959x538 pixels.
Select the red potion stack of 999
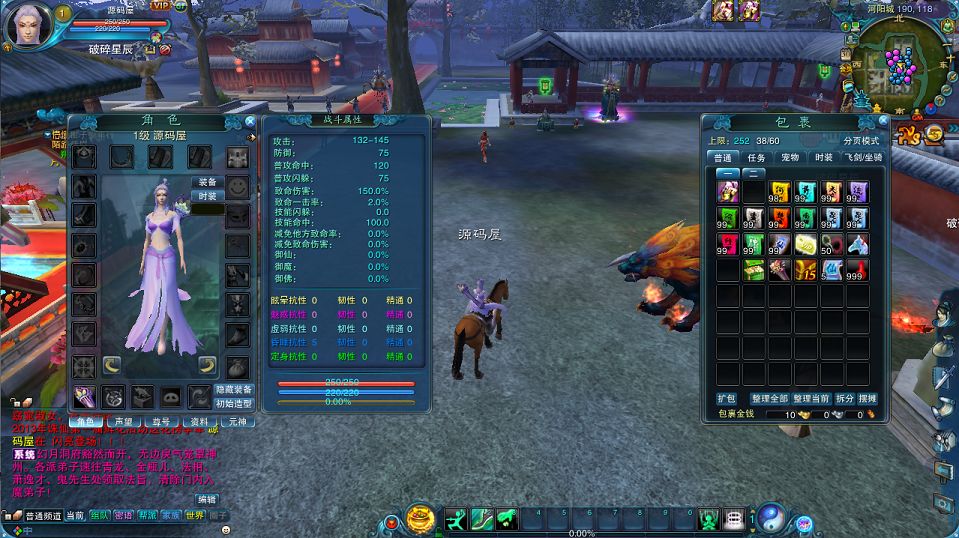click(857, 270)
